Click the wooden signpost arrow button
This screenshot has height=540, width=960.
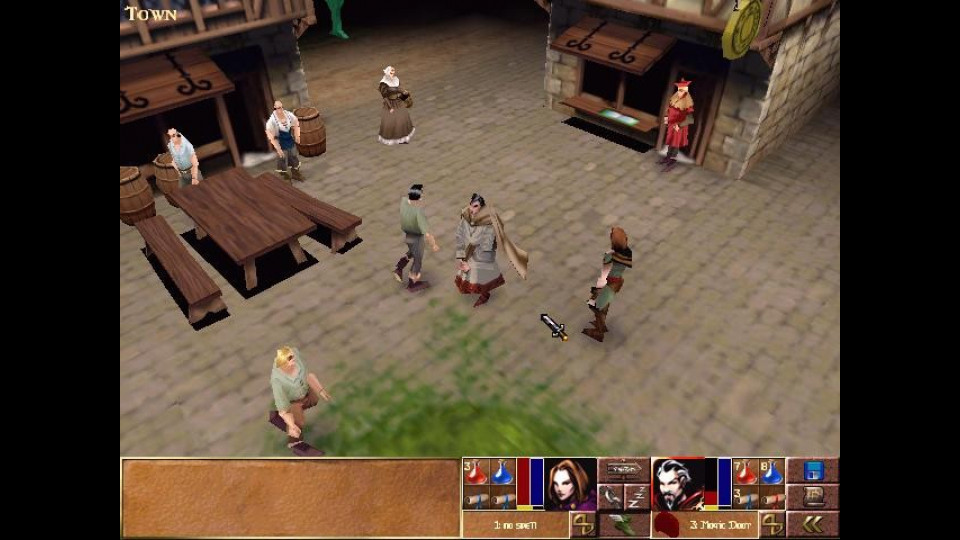(624, 469)
